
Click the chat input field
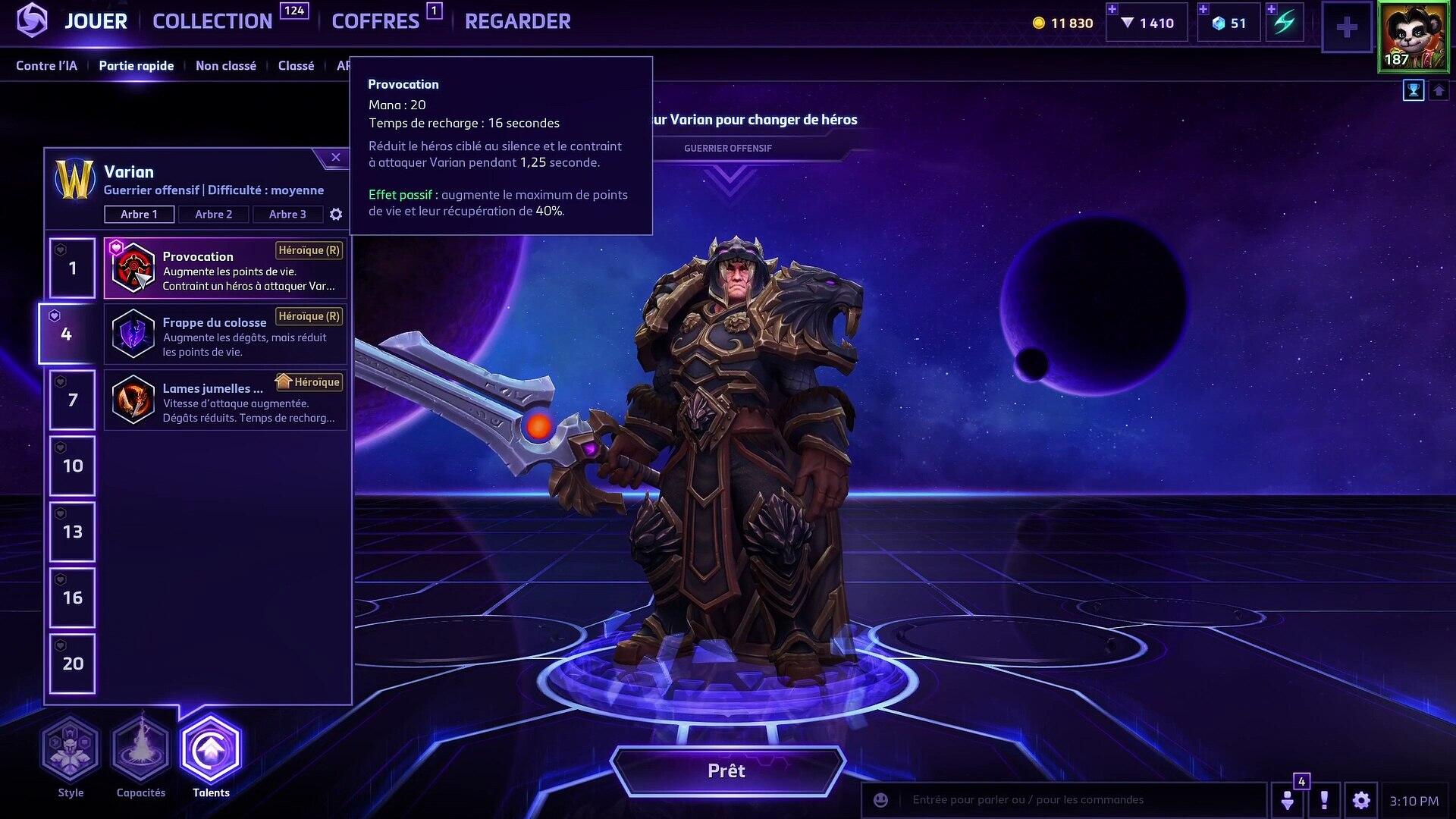click(1077, 800)
